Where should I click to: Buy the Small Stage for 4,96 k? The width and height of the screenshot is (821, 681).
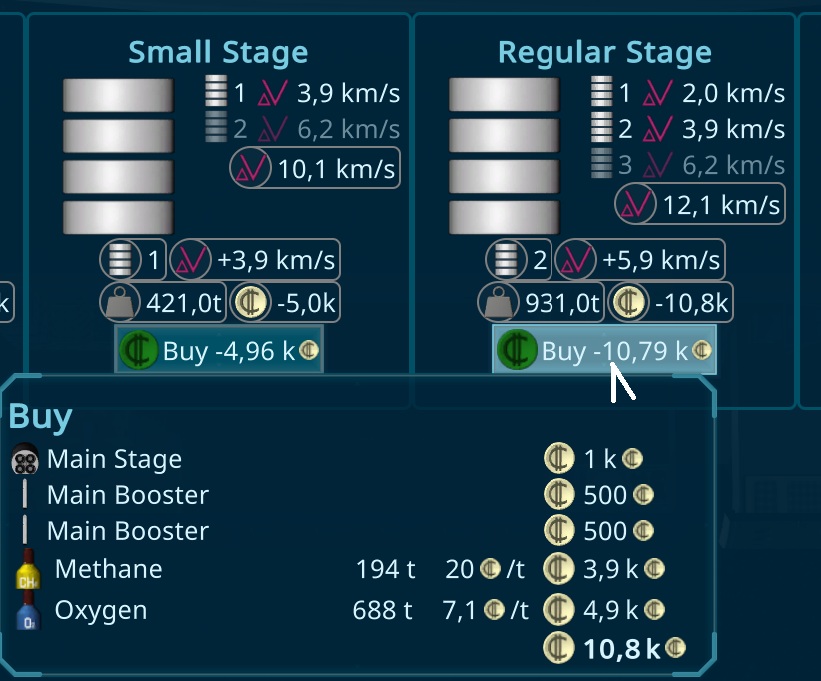coord(219,350)
